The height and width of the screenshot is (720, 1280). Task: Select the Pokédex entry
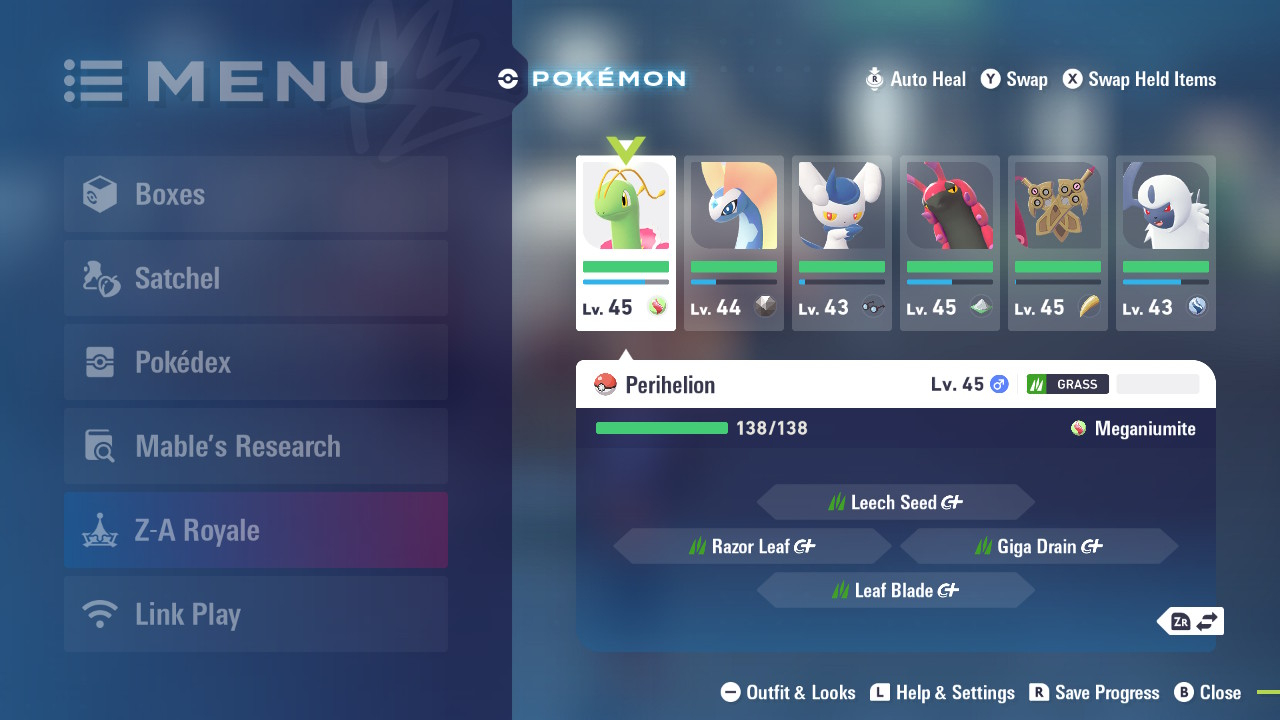click(256, 362)
